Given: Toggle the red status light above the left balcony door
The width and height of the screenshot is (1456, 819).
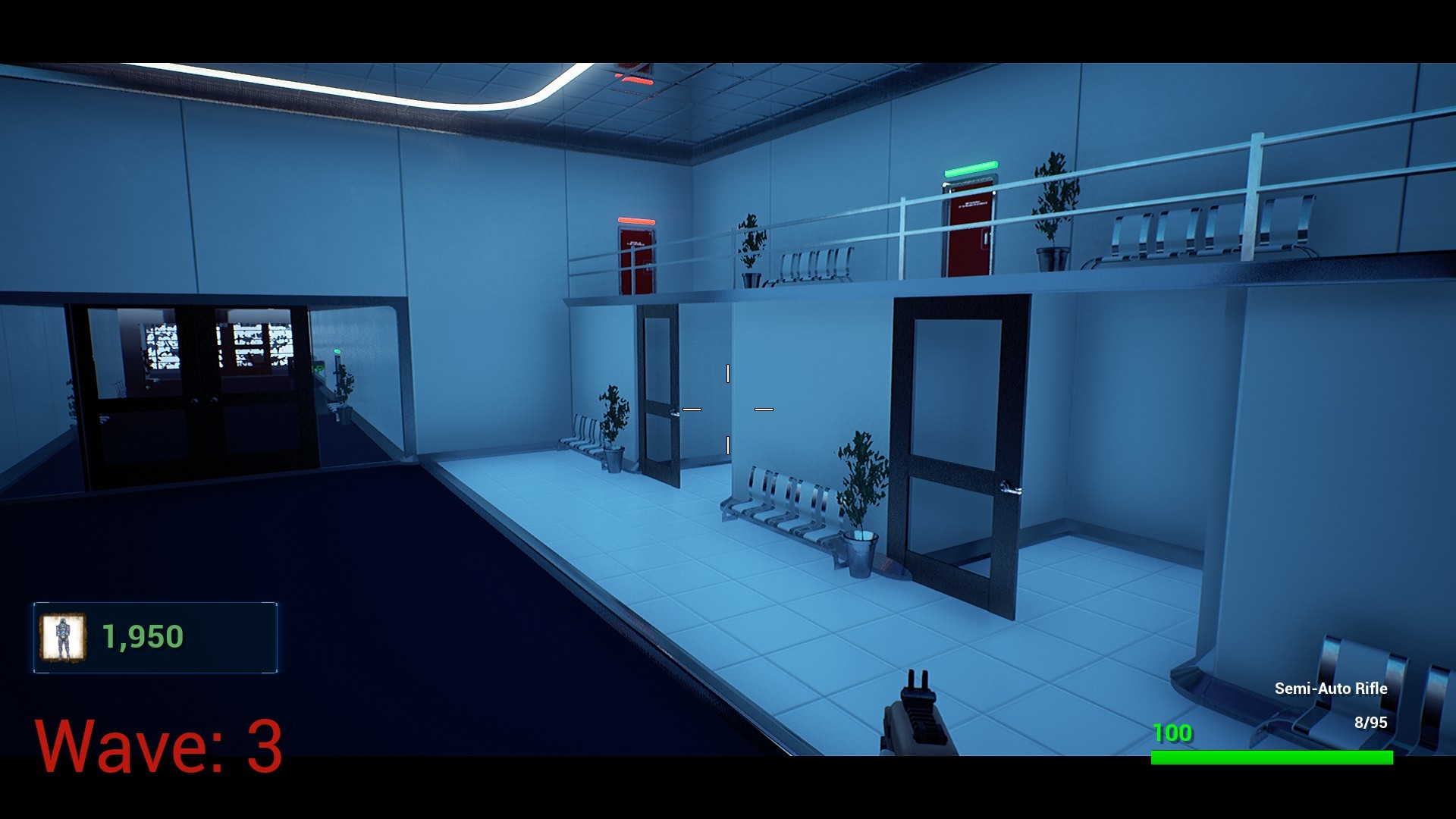Looking at the screenshot, I should pos(637,220).
